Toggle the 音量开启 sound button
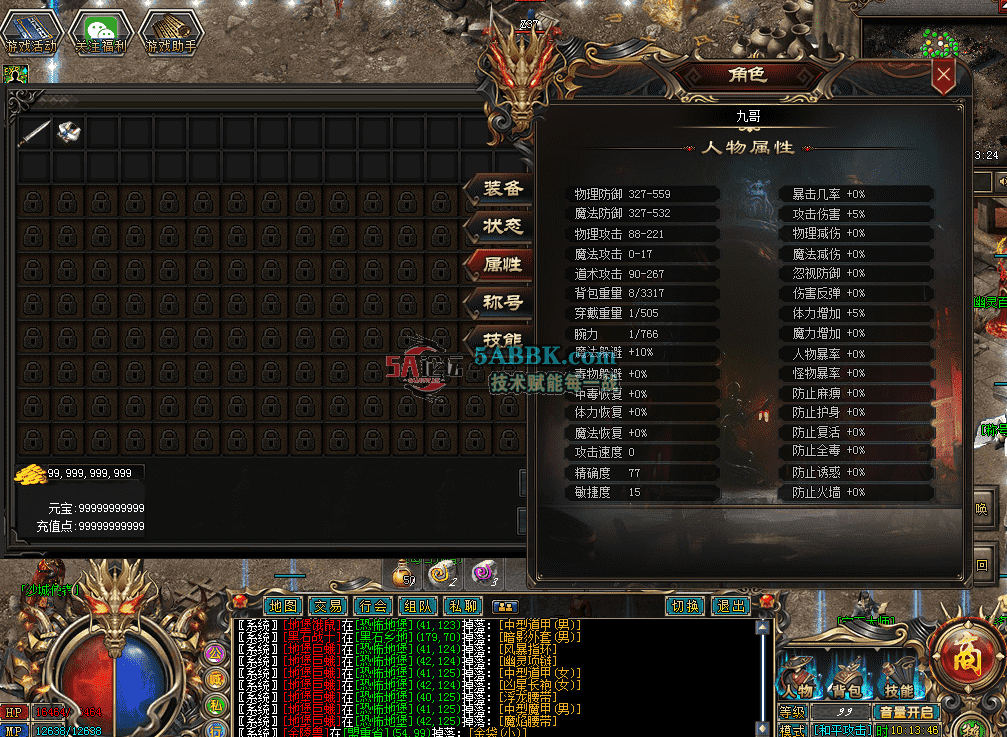Screen dimensions: 1007x737 (x=906, y=712)
